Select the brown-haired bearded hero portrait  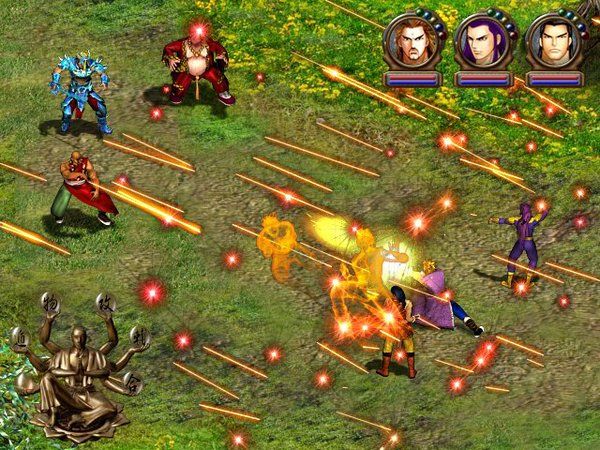coord(409,41)
